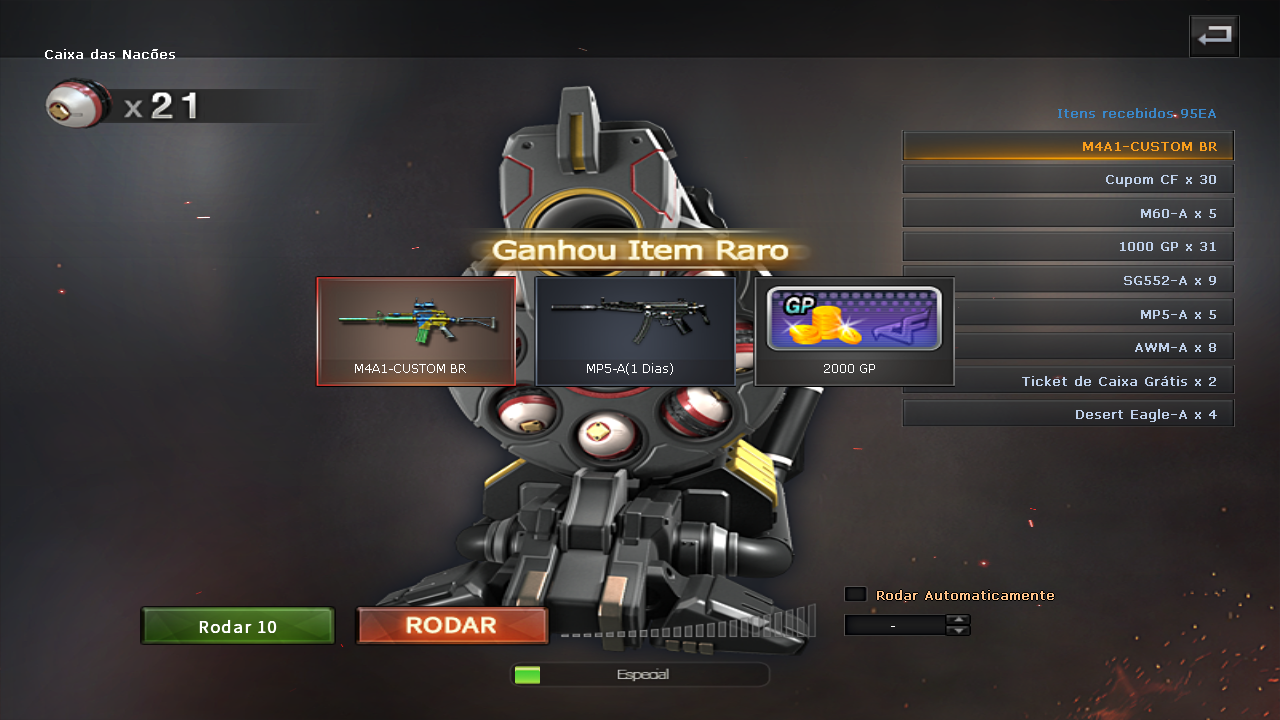Enable Rodar Automaticamente

pyautogui.click(x=856, y=594)
